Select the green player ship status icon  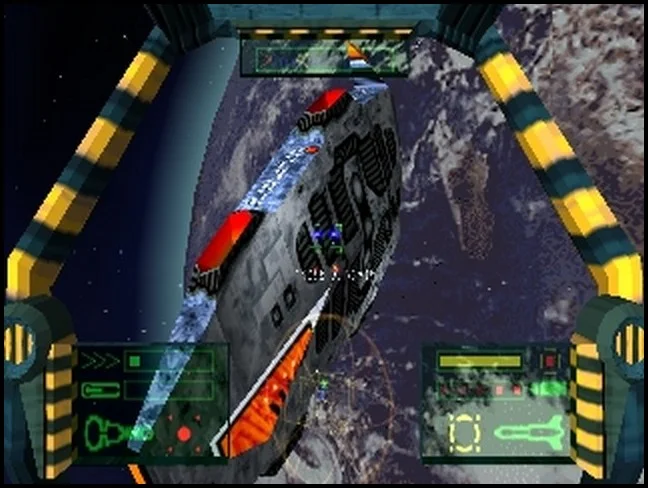107,433
